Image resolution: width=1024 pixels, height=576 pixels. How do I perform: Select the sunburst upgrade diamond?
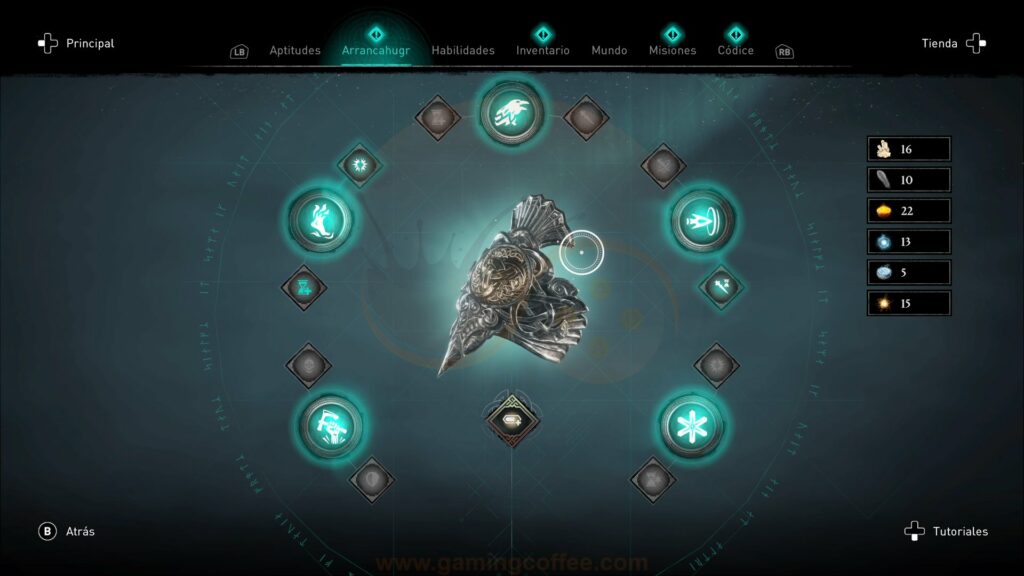coord(359,164)
